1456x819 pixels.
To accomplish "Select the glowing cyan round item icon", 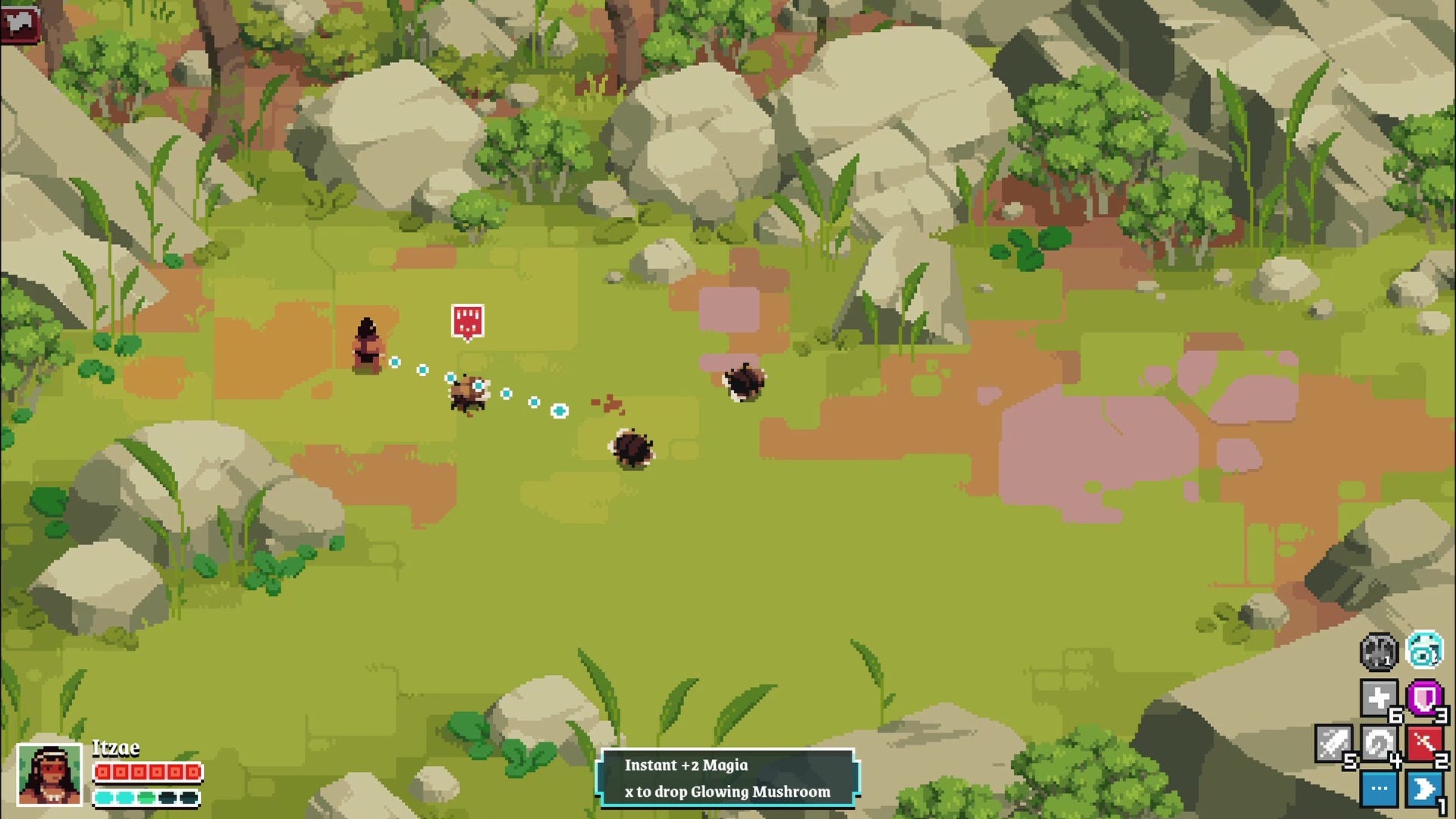I will tap(1423, 650).
